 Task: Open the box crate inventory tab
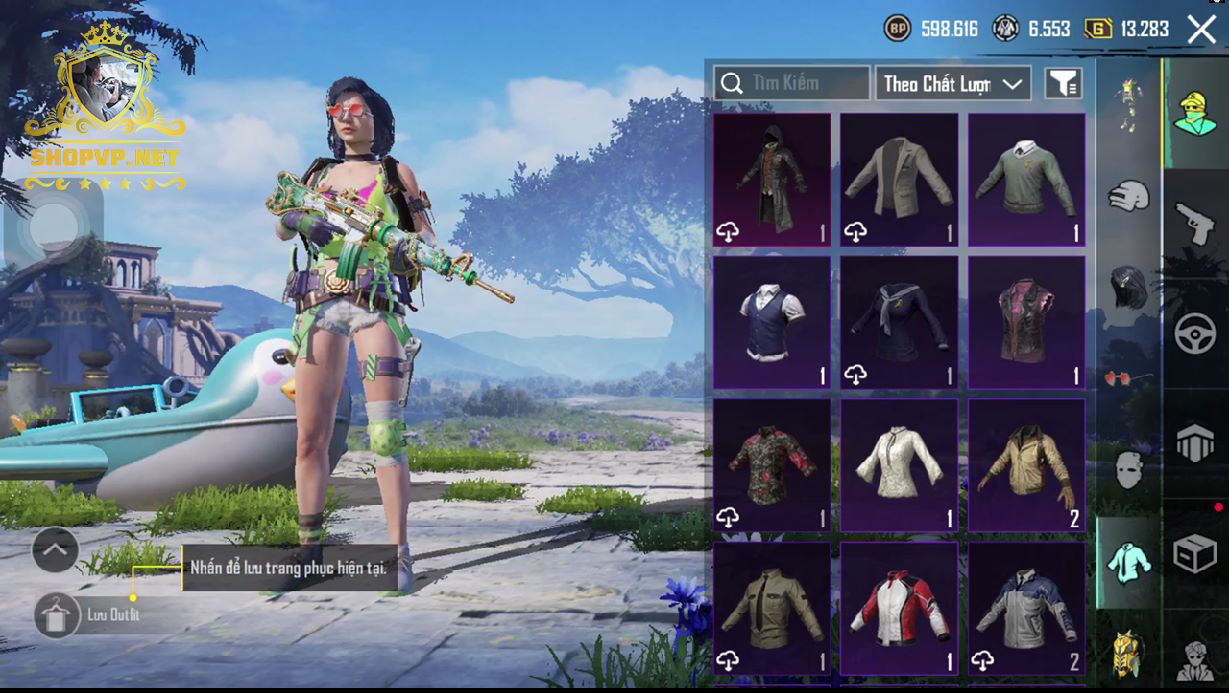tap(1195, 553)
